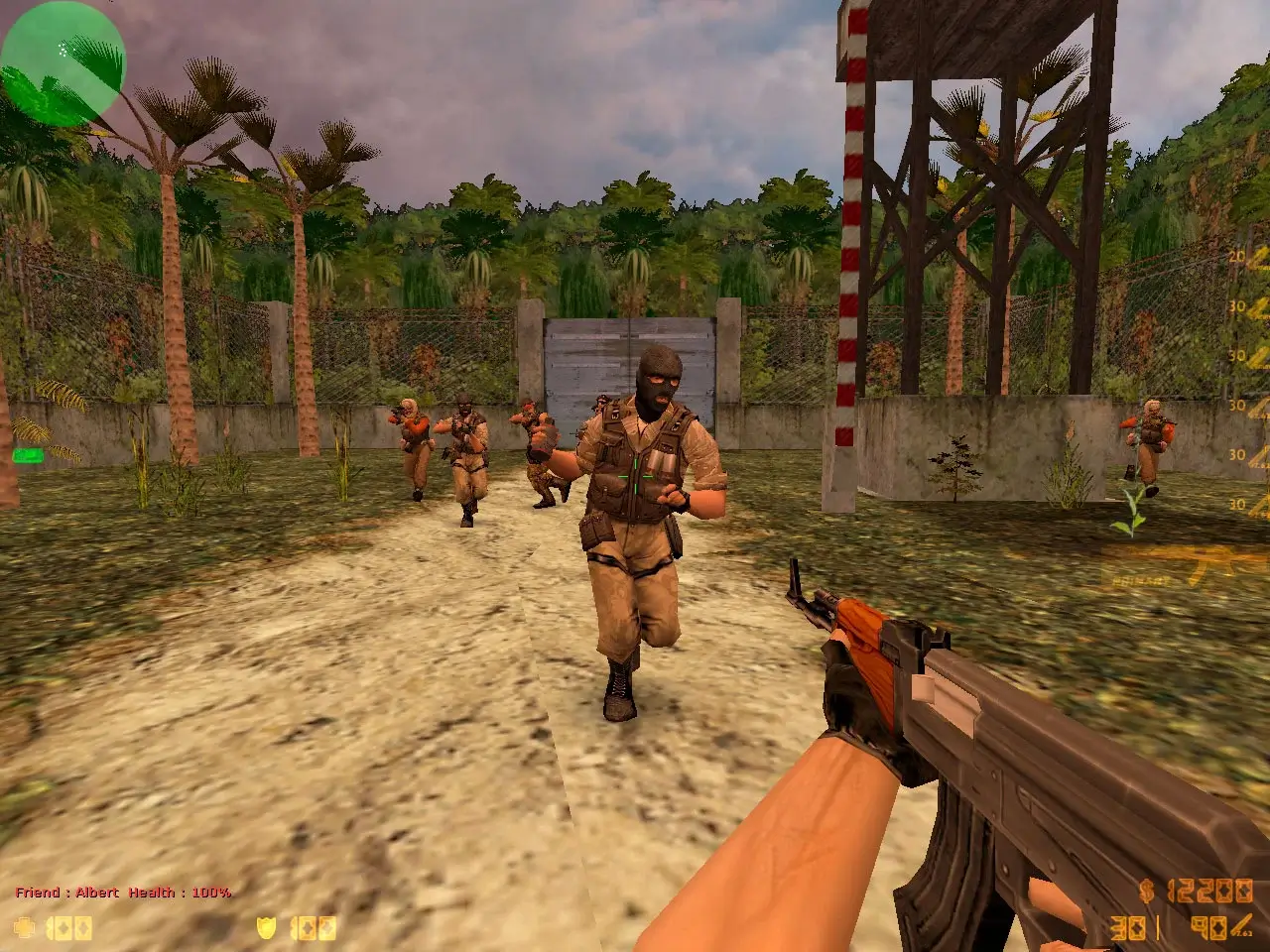Click the topmost ammo pickup icon showing 20
This screenshot has height=952, width=1270.
click(x=1237, y=254)
